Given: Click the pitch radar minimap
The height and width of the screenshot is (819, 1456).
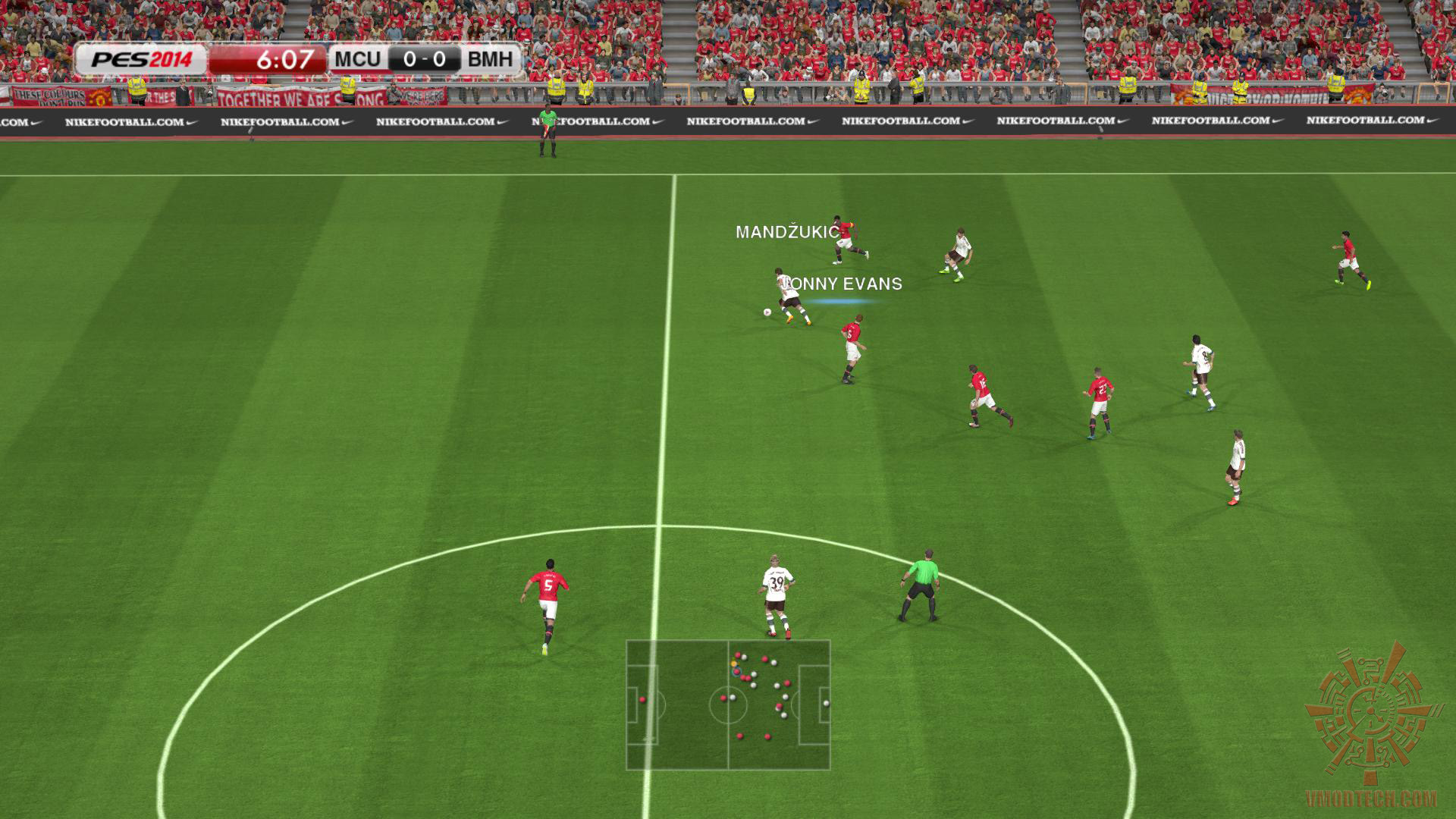Looking at the screenshot, I should coord(728,705).
